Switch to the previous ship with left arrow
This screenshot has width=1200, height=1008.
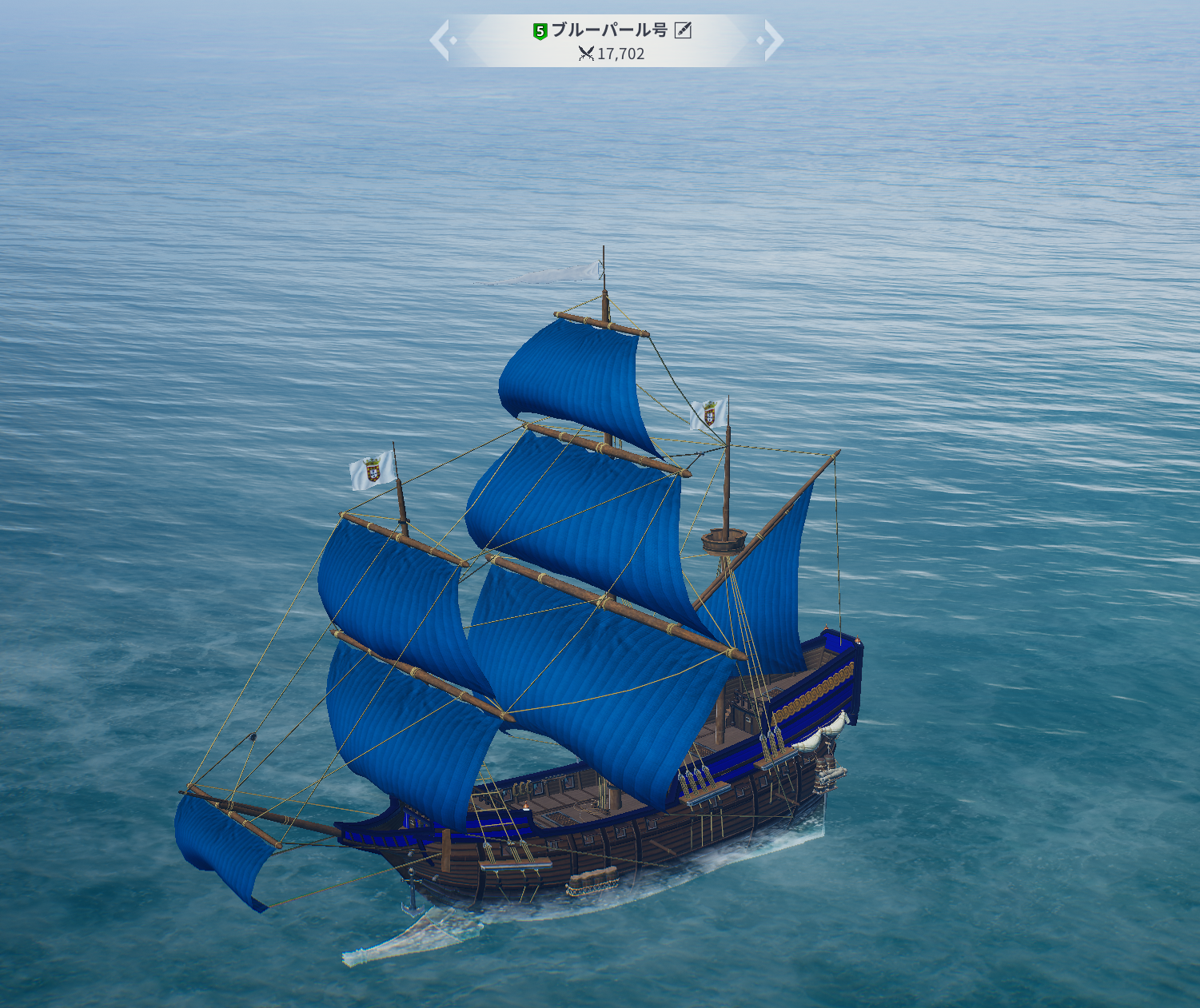click(x=441, y=41)
